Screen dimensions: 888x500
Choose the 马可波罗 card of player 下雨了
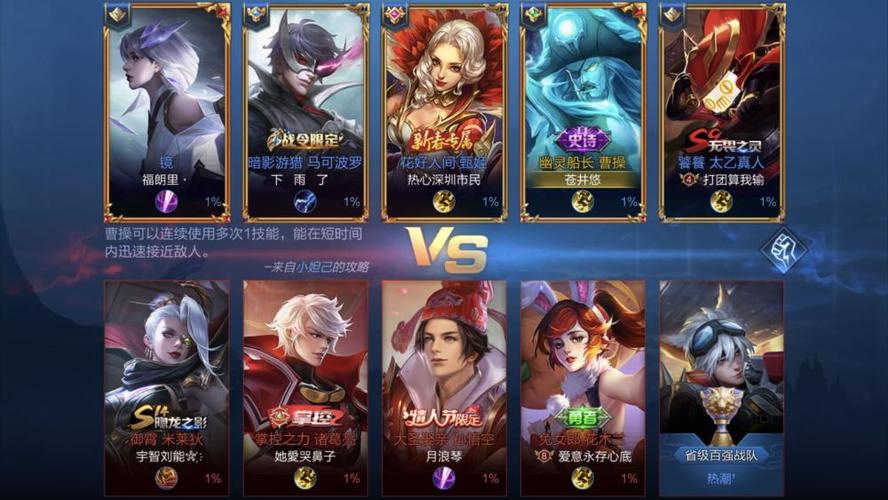tap(305, 110)
